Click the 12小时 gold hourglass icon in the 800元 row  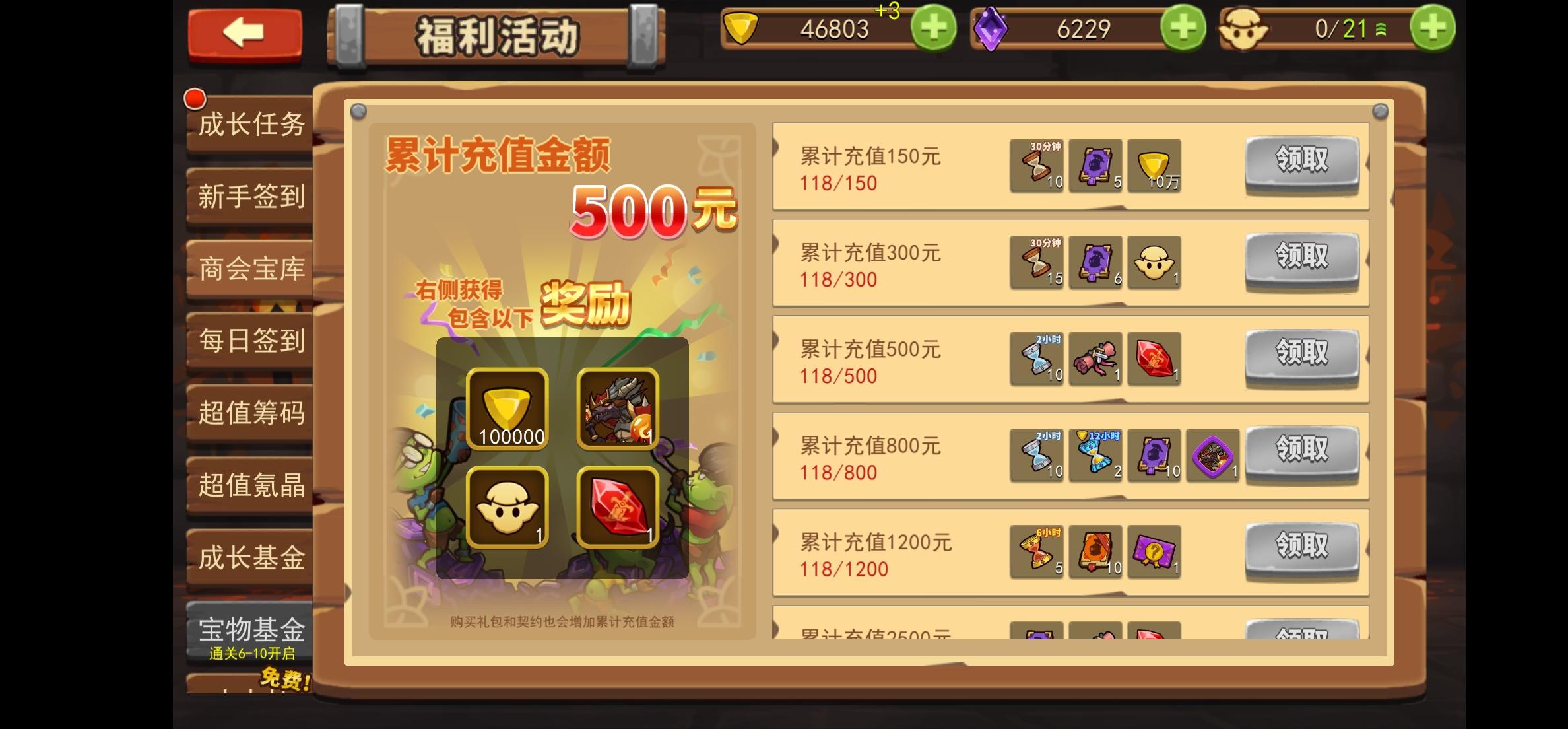pyautogui.click(x=1095, y=456)
